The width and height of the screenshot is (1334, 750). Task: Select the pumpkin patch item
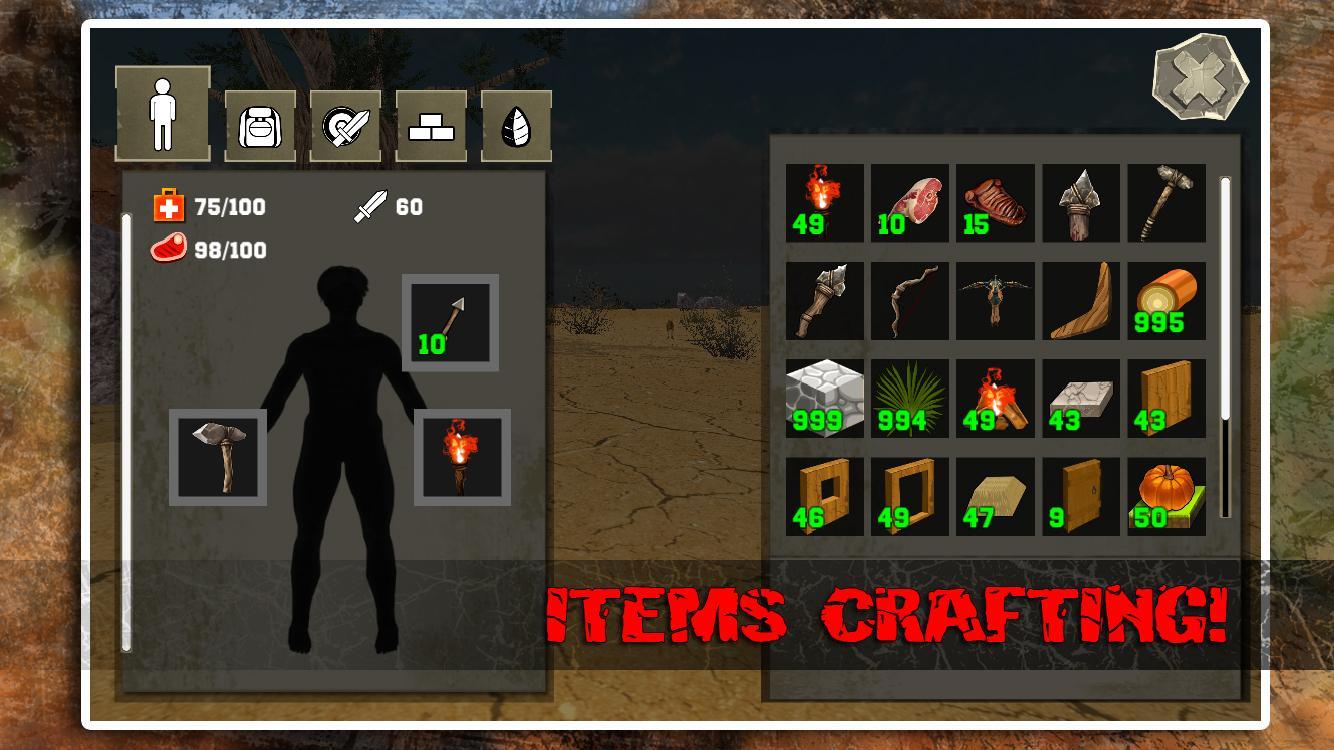[x=1165, y=496]
